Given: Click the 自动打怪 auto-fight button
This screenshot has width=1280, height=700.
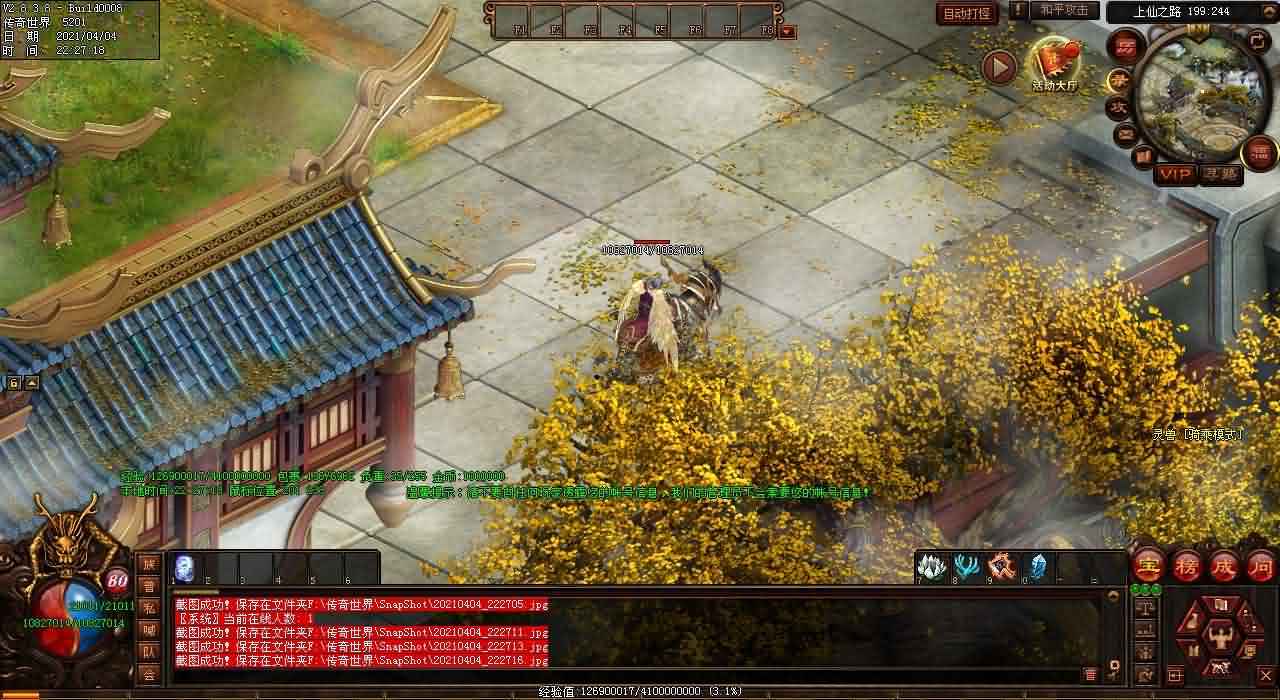Looking at the screenshot, I should [967, 14].
